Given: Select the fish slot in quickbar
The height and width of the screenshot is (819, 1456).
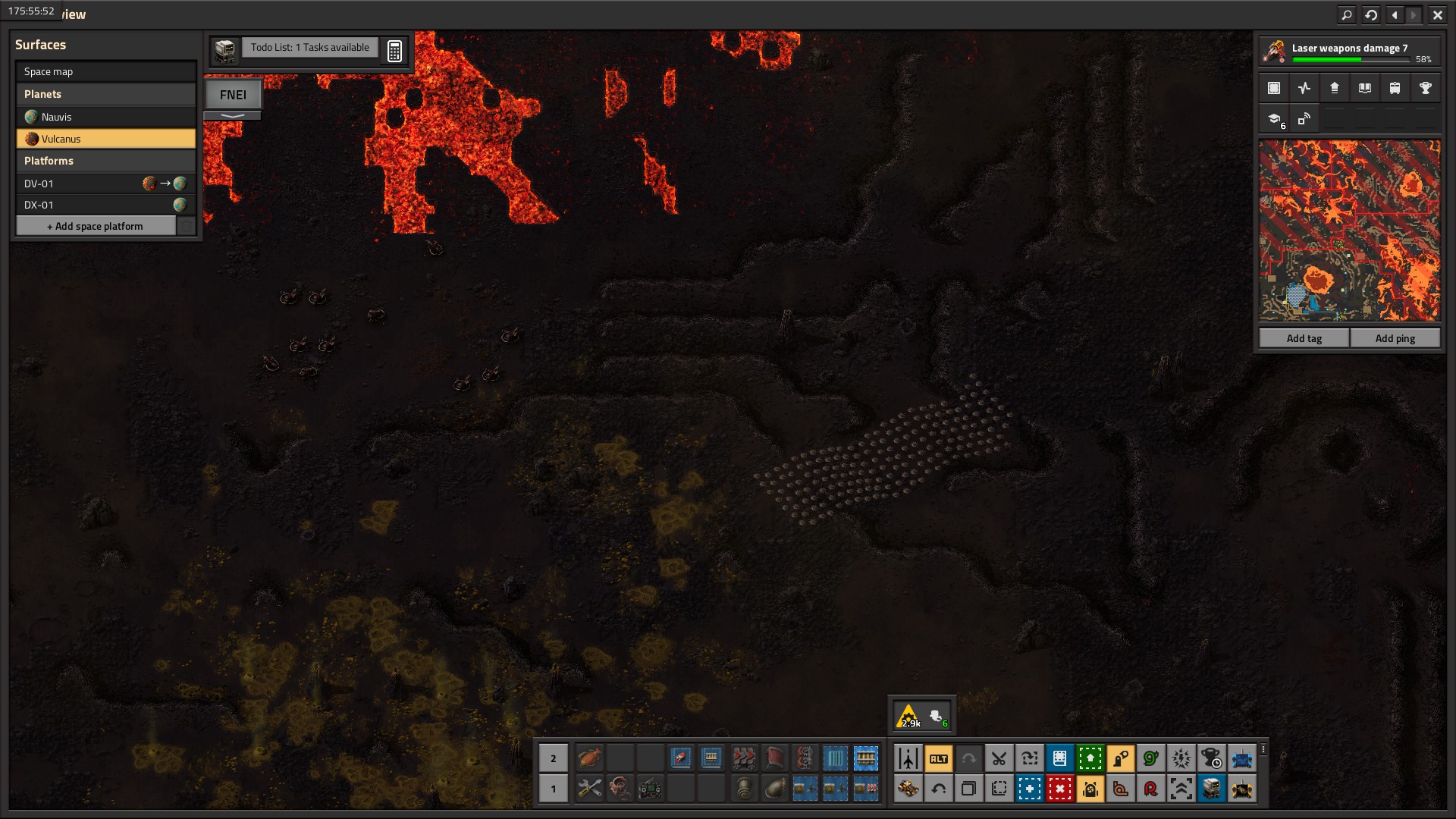Looking at the screenshot, I should coord(589,758).
